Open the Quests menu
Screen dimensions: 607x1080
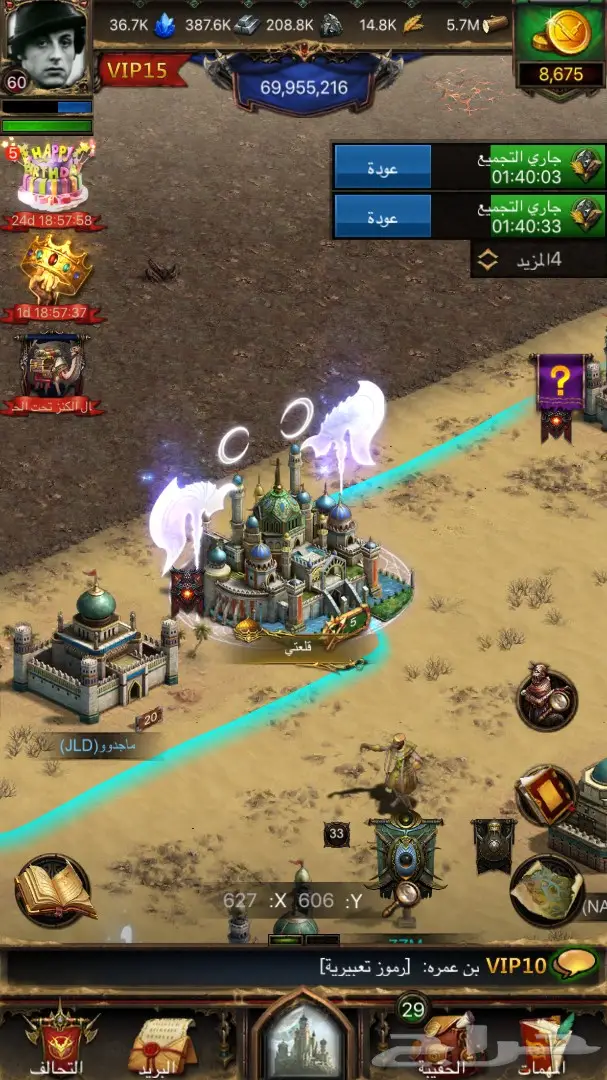(545, 1040)
